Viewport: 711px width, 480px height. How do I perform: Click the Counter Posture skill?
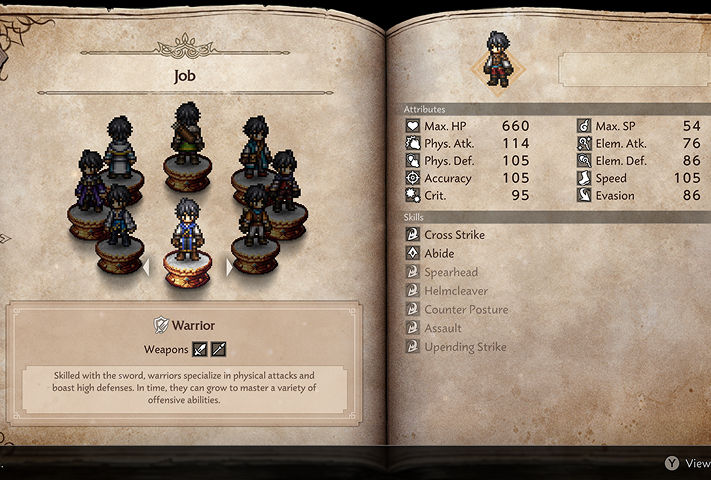(465, 310)
